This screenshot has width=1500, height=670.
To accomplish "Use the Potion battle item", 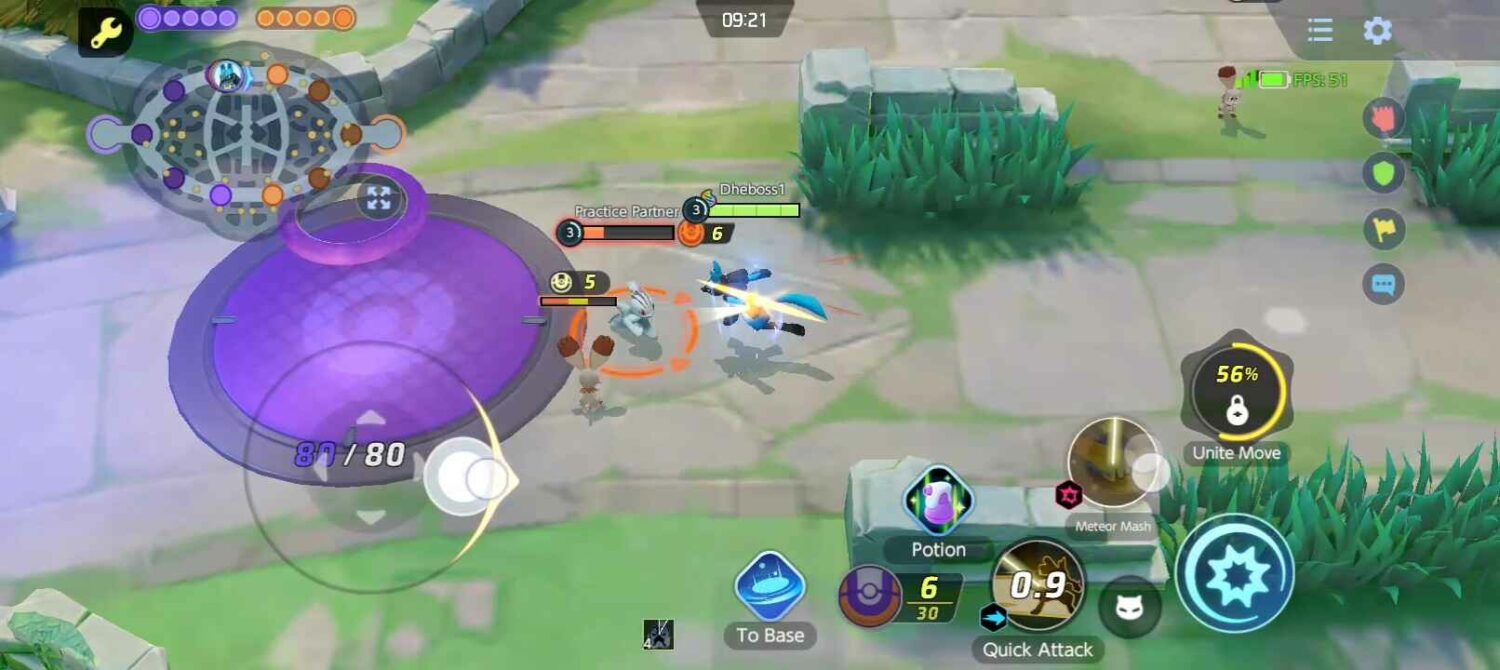I will pyautogui.click(x=938, y=500).
